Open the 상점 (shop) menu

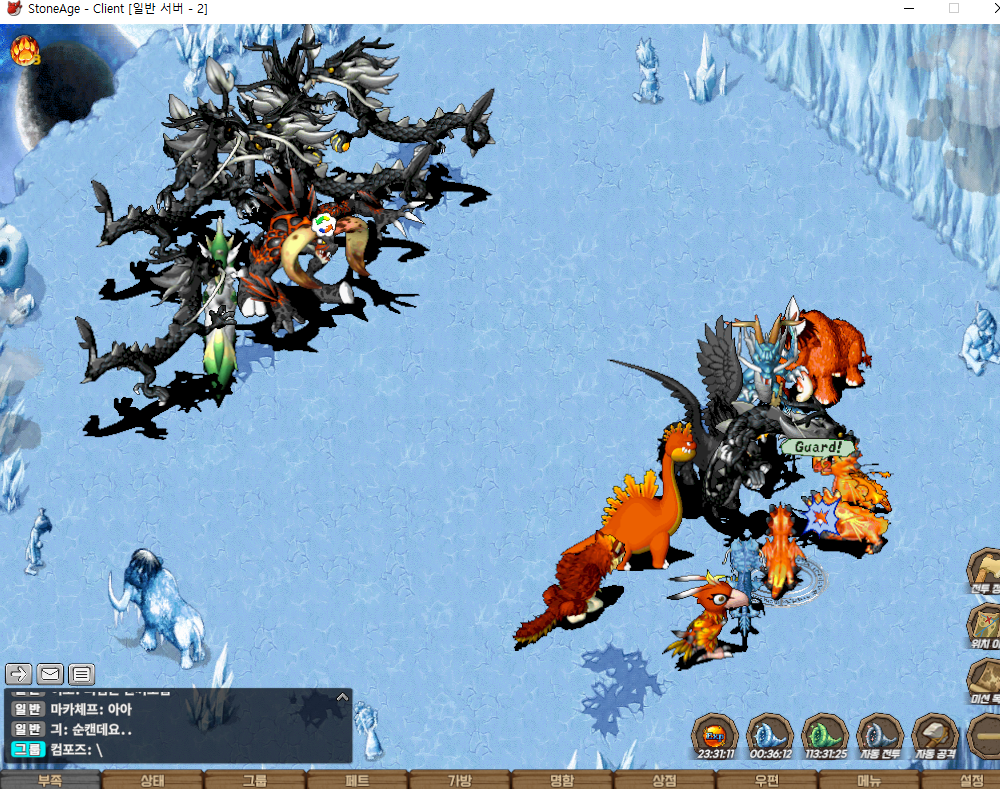point(664,780)
